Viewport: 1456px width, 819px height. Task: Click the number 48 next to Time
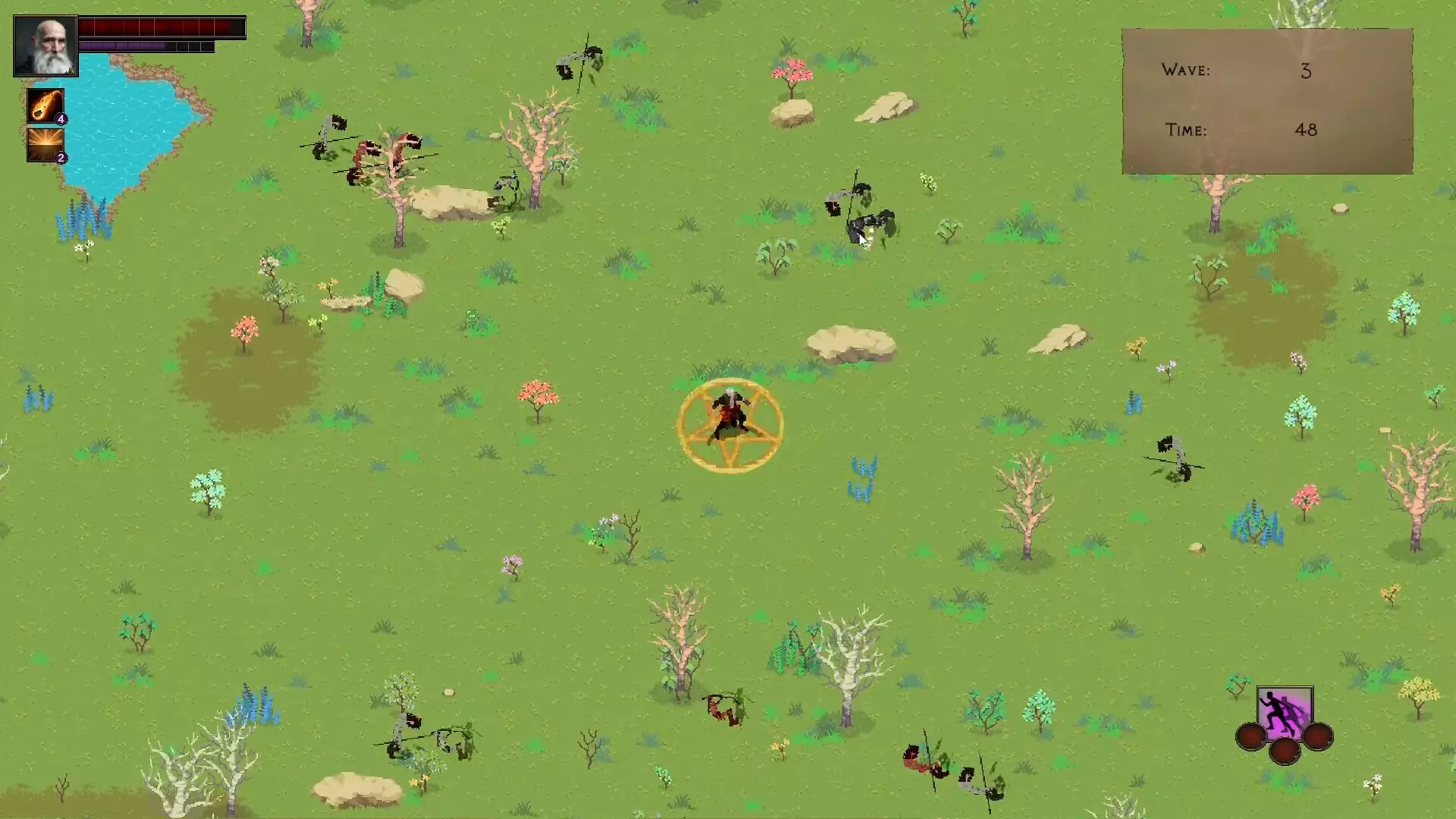pos(1306,130)
